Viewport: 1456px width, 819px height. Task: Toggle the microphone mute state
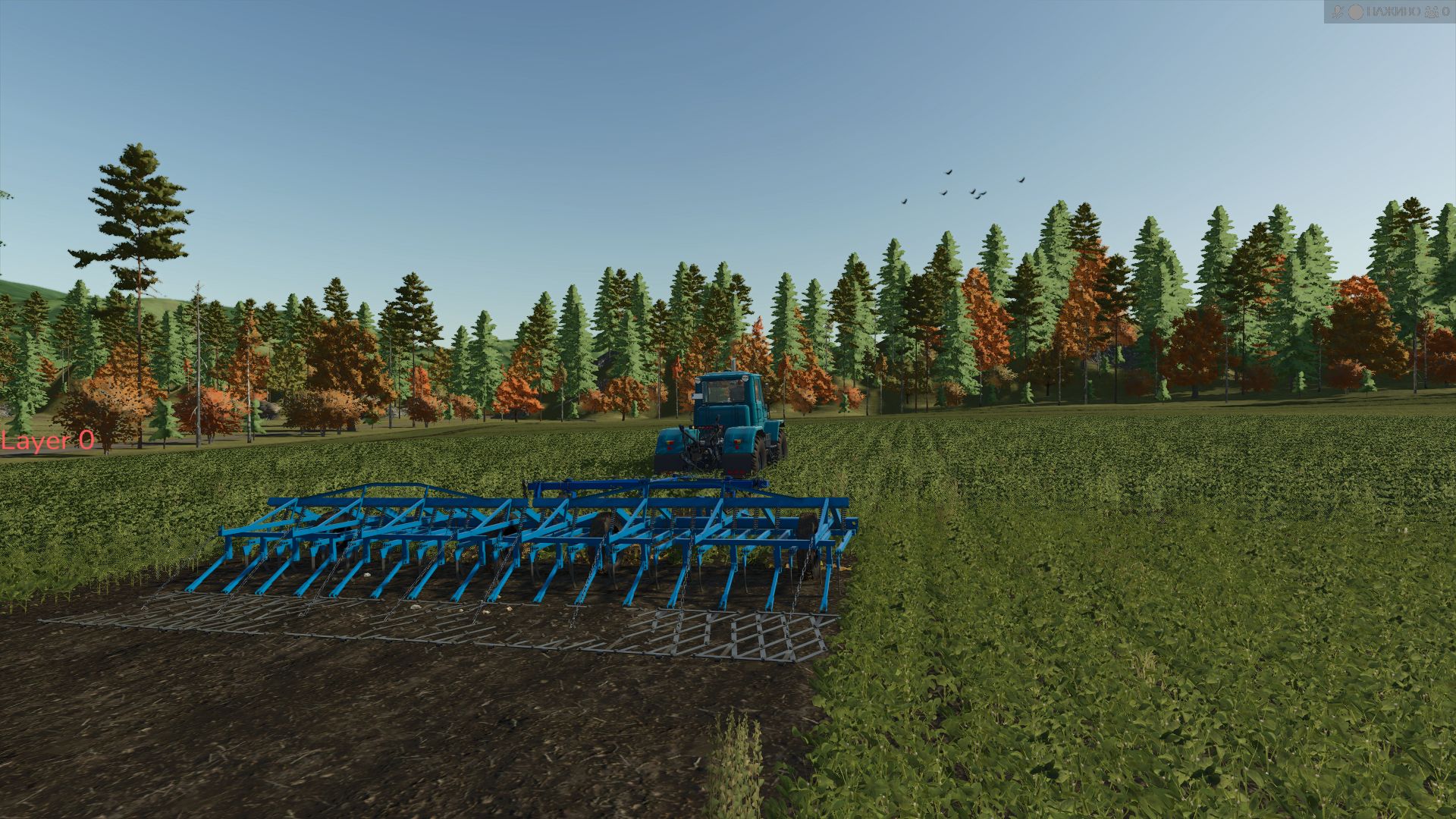pyautogui.click(x=1338, y=11)
